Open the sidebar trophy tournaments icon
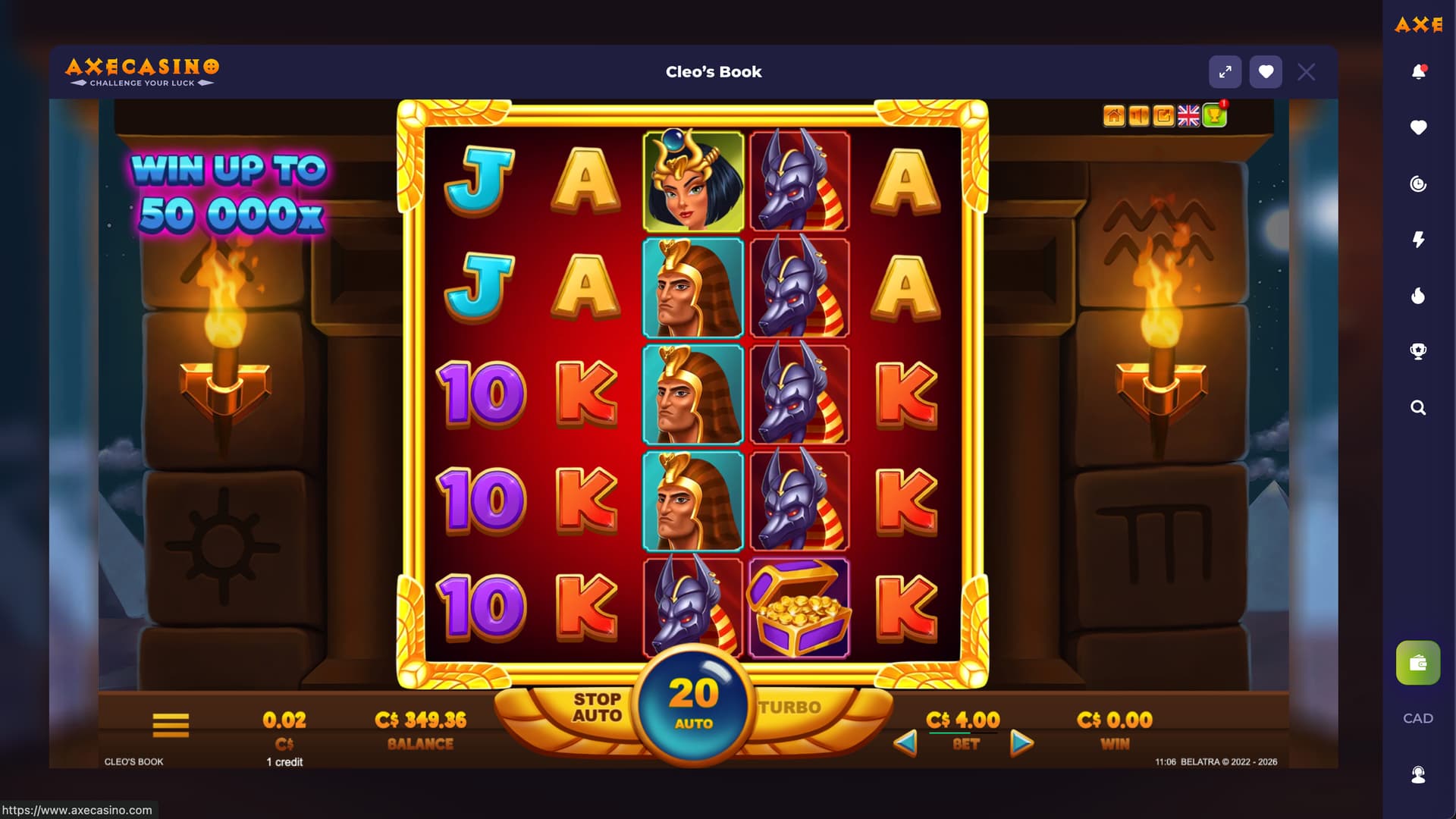1456x819 pixels. coord(1418,351)
